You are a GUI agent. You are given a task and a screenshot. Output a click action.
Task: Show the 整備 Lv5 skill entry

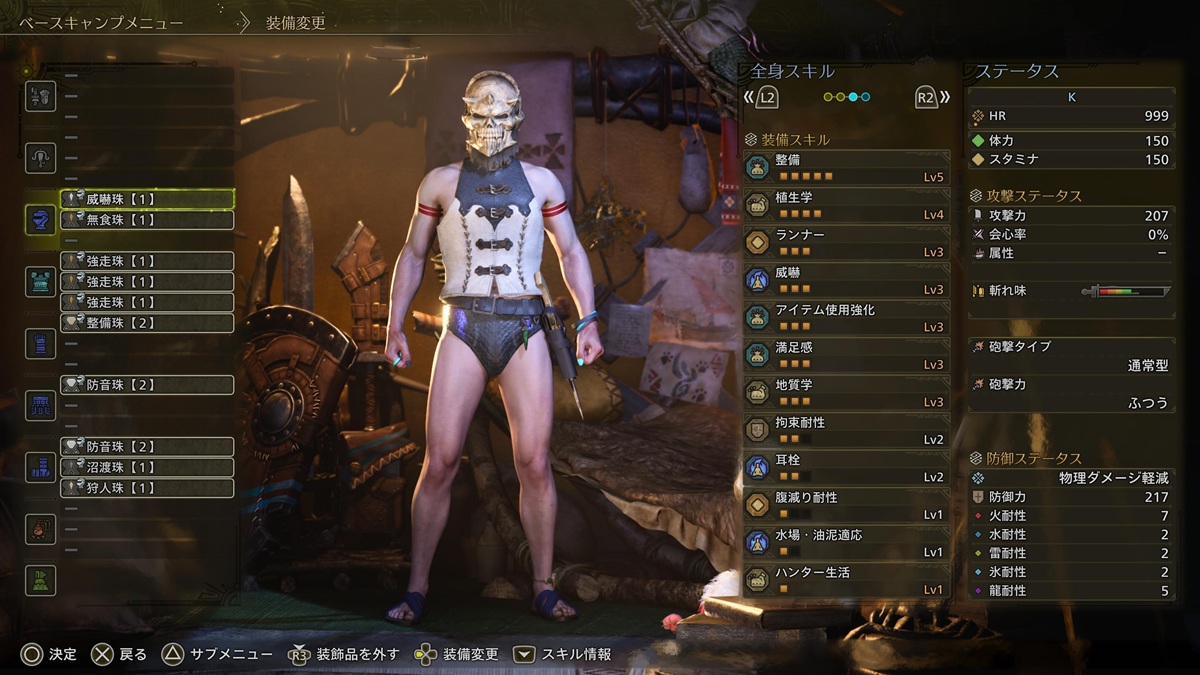(x=846, y=167)
